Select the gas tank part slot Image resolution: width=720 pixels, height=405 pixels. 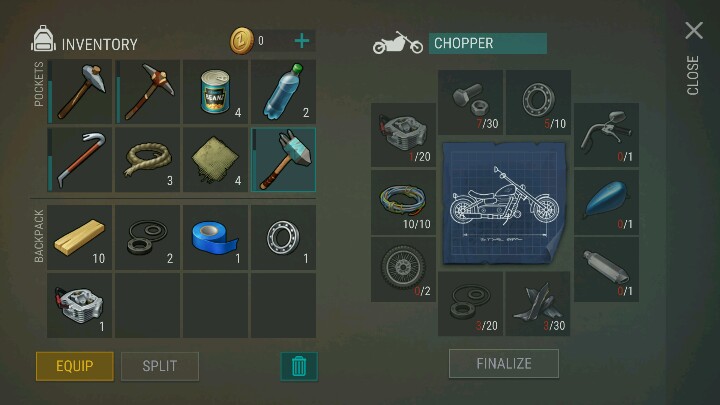606,202
